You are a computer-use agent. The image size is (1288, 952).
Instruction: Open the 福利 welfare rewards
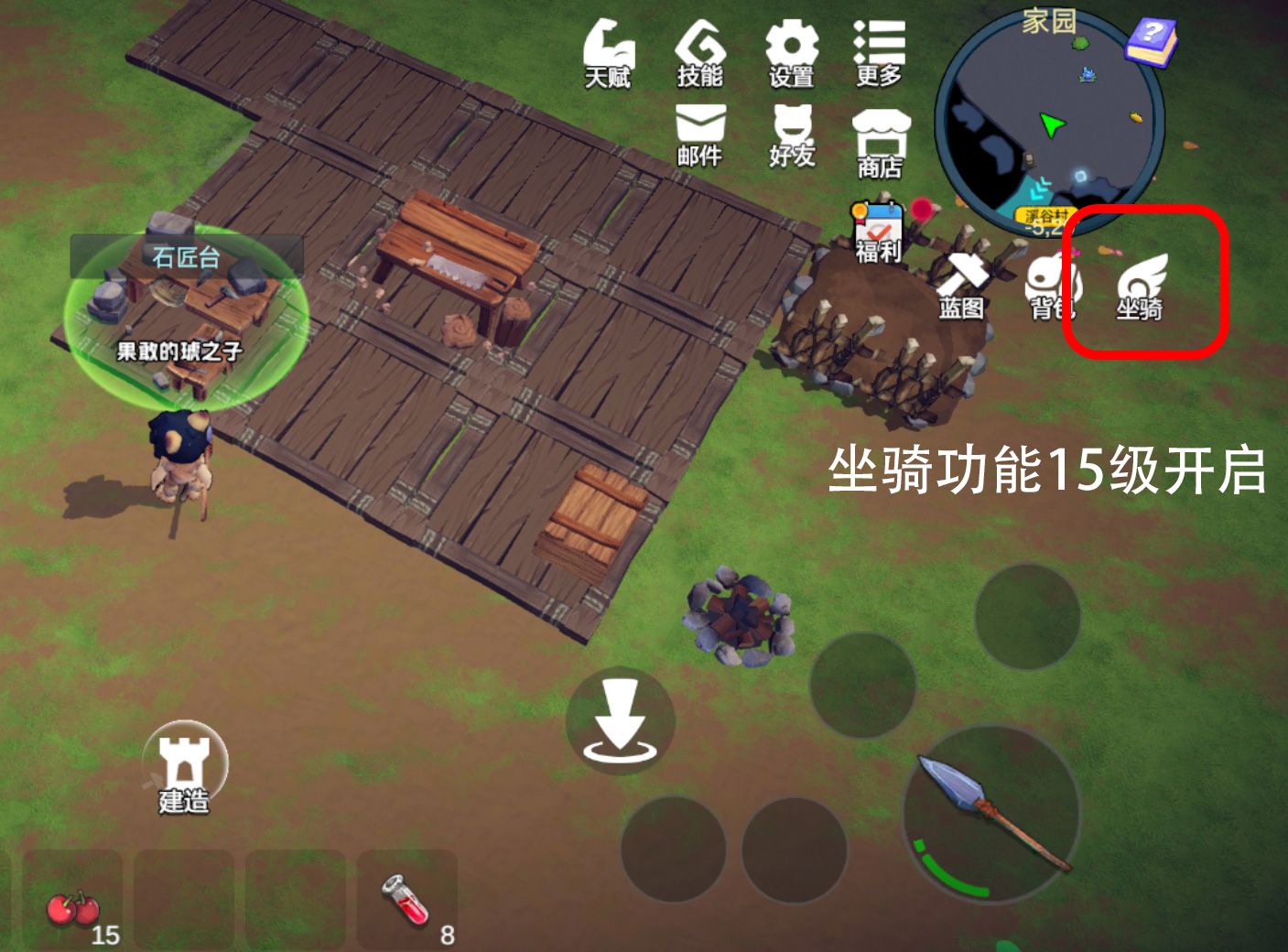877,224
